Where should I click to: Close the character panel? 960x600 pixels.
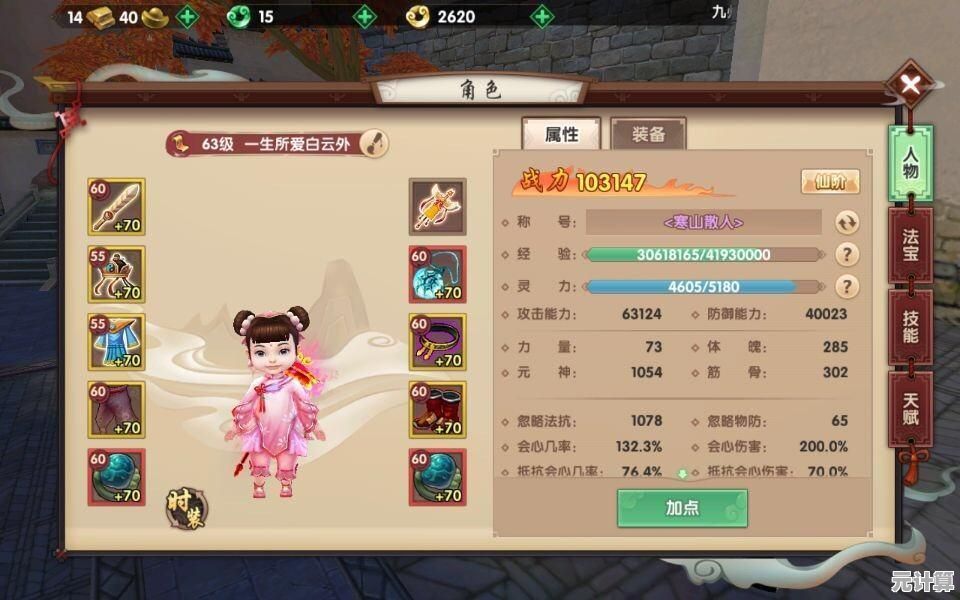click(x=910, y=86)
